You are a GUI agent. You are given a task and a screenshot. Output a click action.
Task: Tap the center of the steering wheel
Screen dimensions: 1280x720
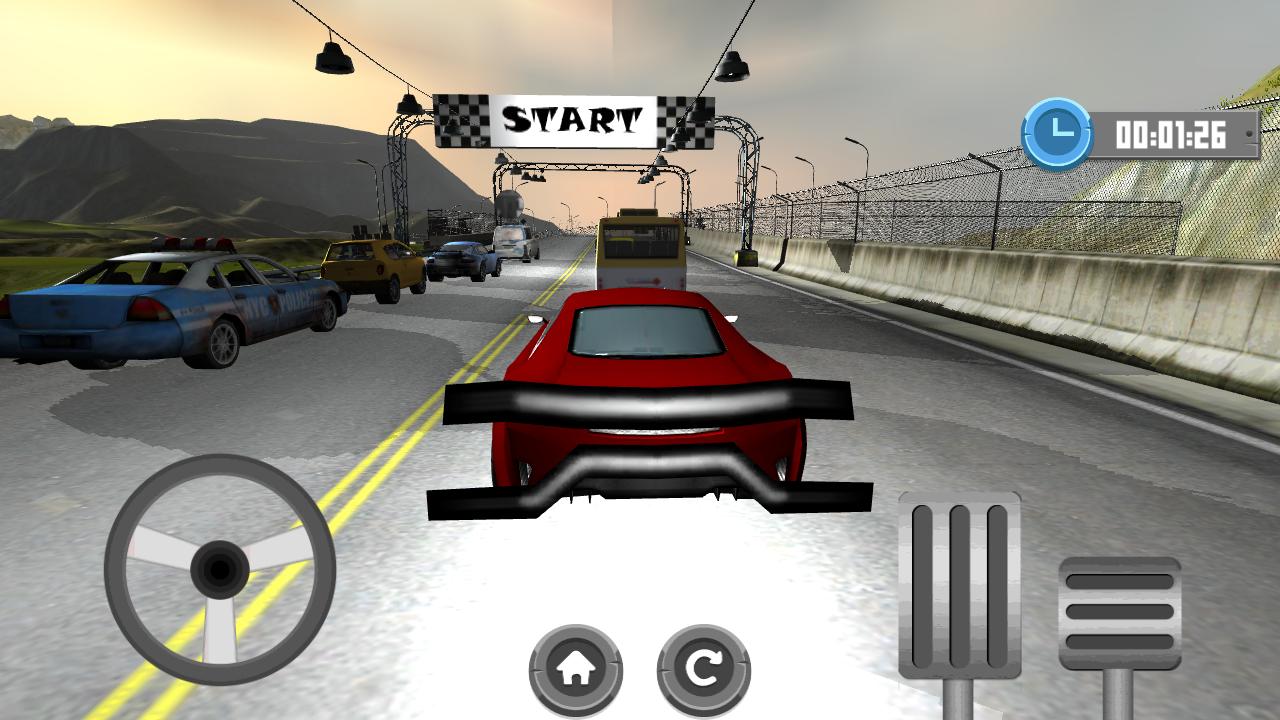pos(215,570)
